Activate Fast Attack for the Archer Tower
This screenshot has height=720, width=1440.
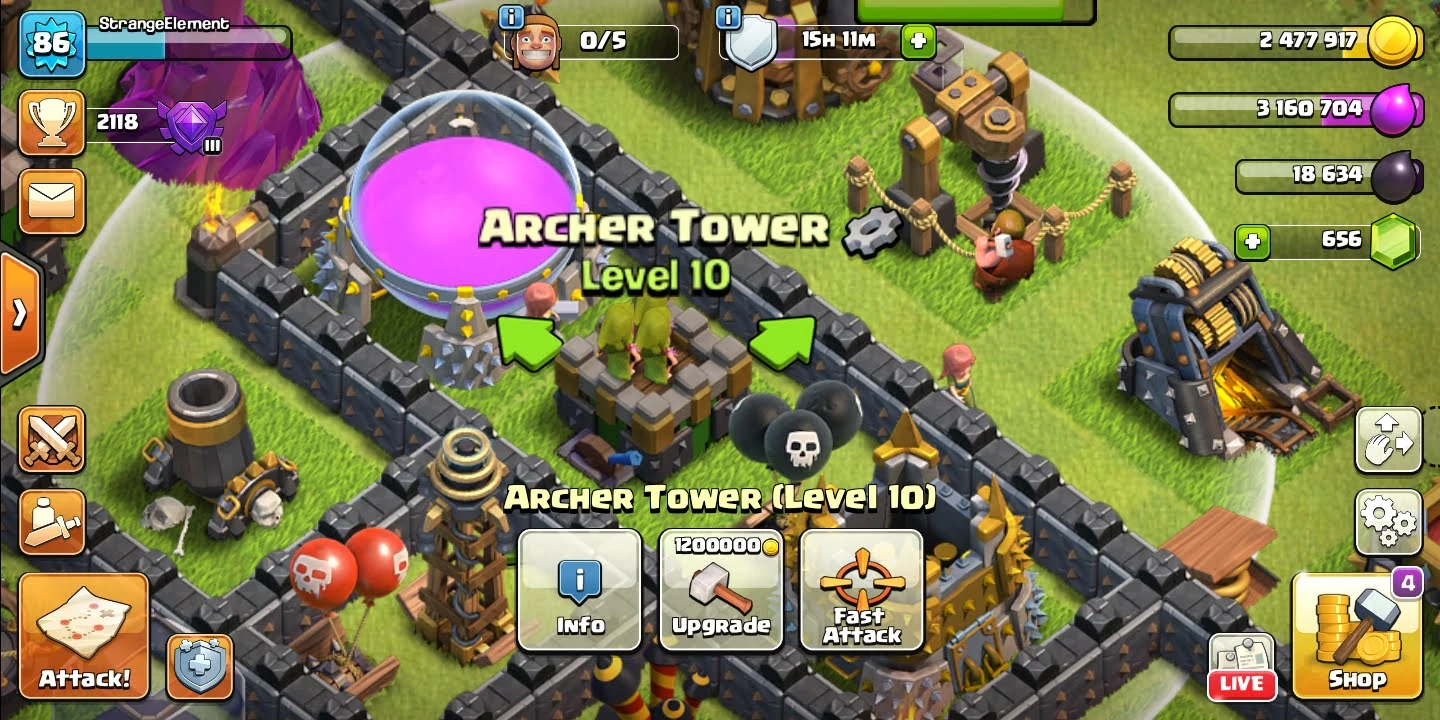862,592
